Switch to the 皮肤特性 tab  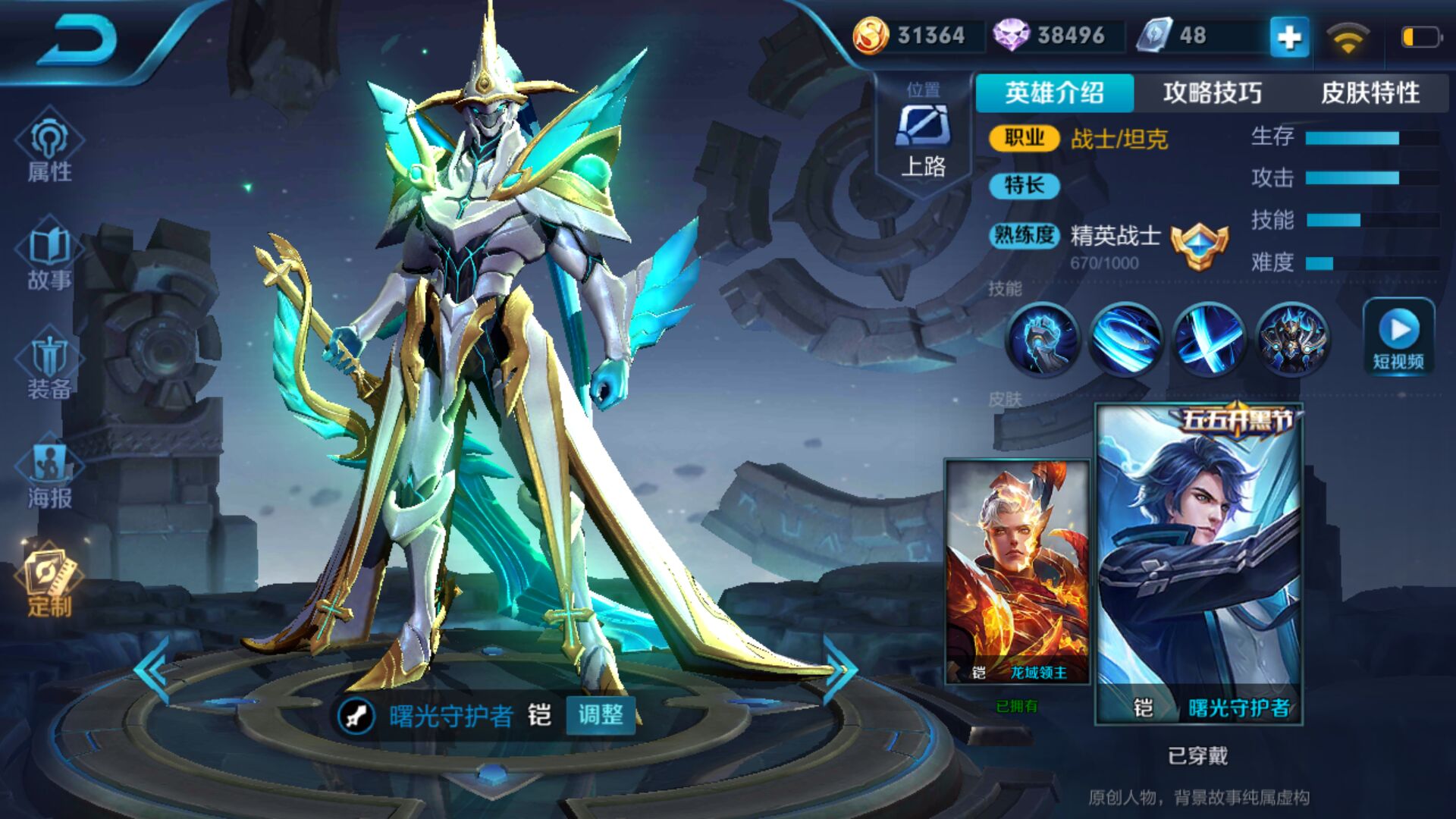1370,93
